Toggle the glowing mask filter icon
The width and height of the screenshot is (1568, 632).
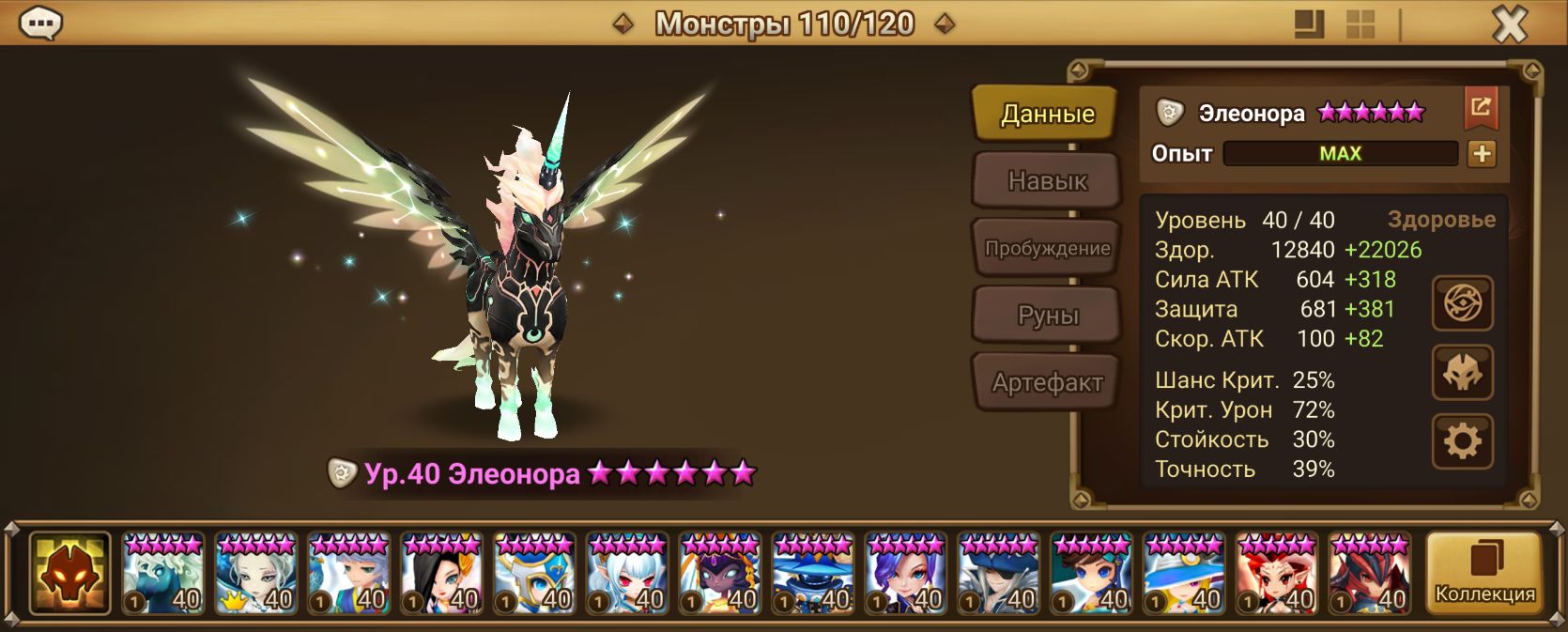tap(69, 574)
